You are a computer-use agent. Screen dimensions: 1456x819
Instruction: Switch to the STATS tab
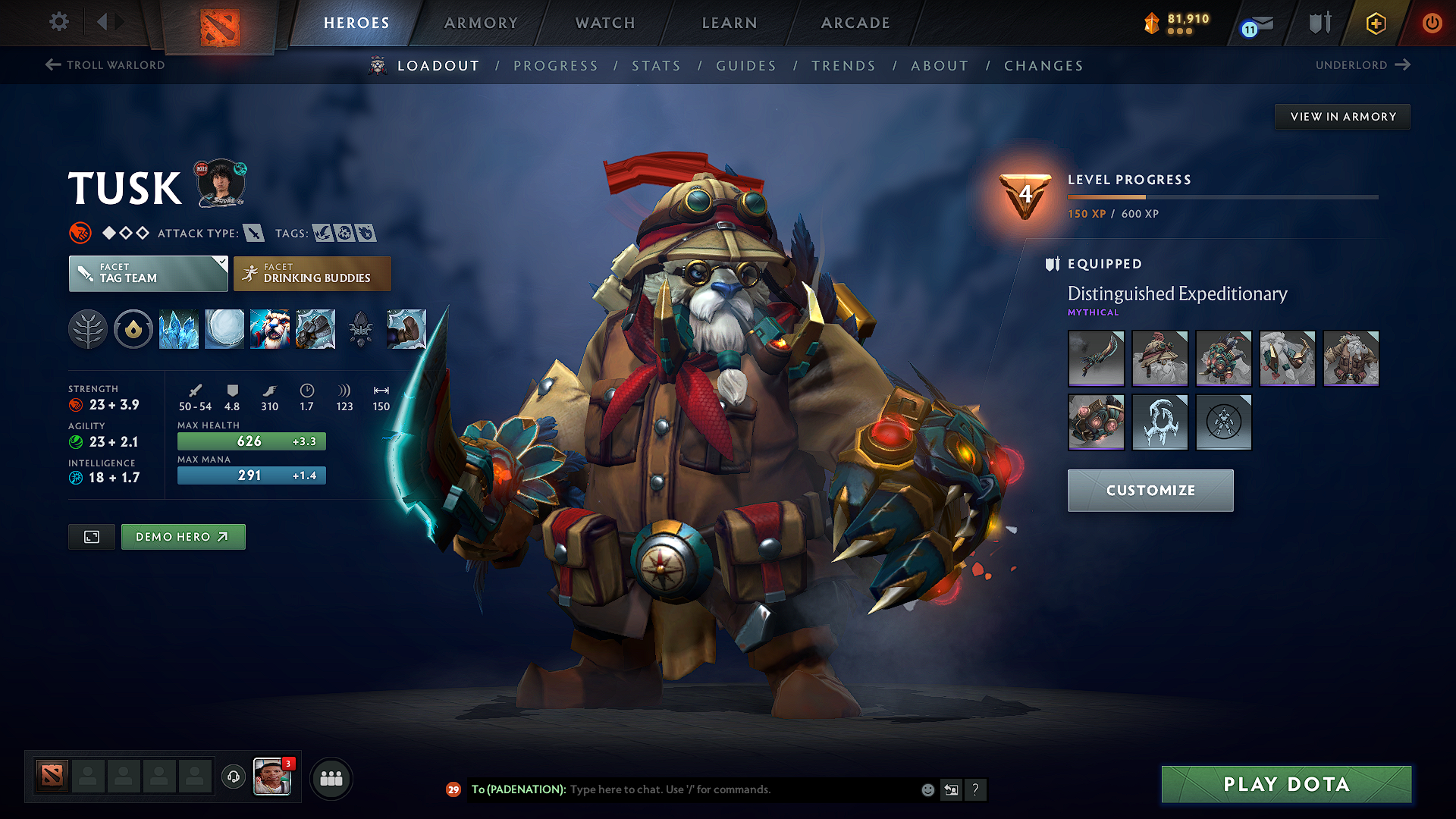656,66
